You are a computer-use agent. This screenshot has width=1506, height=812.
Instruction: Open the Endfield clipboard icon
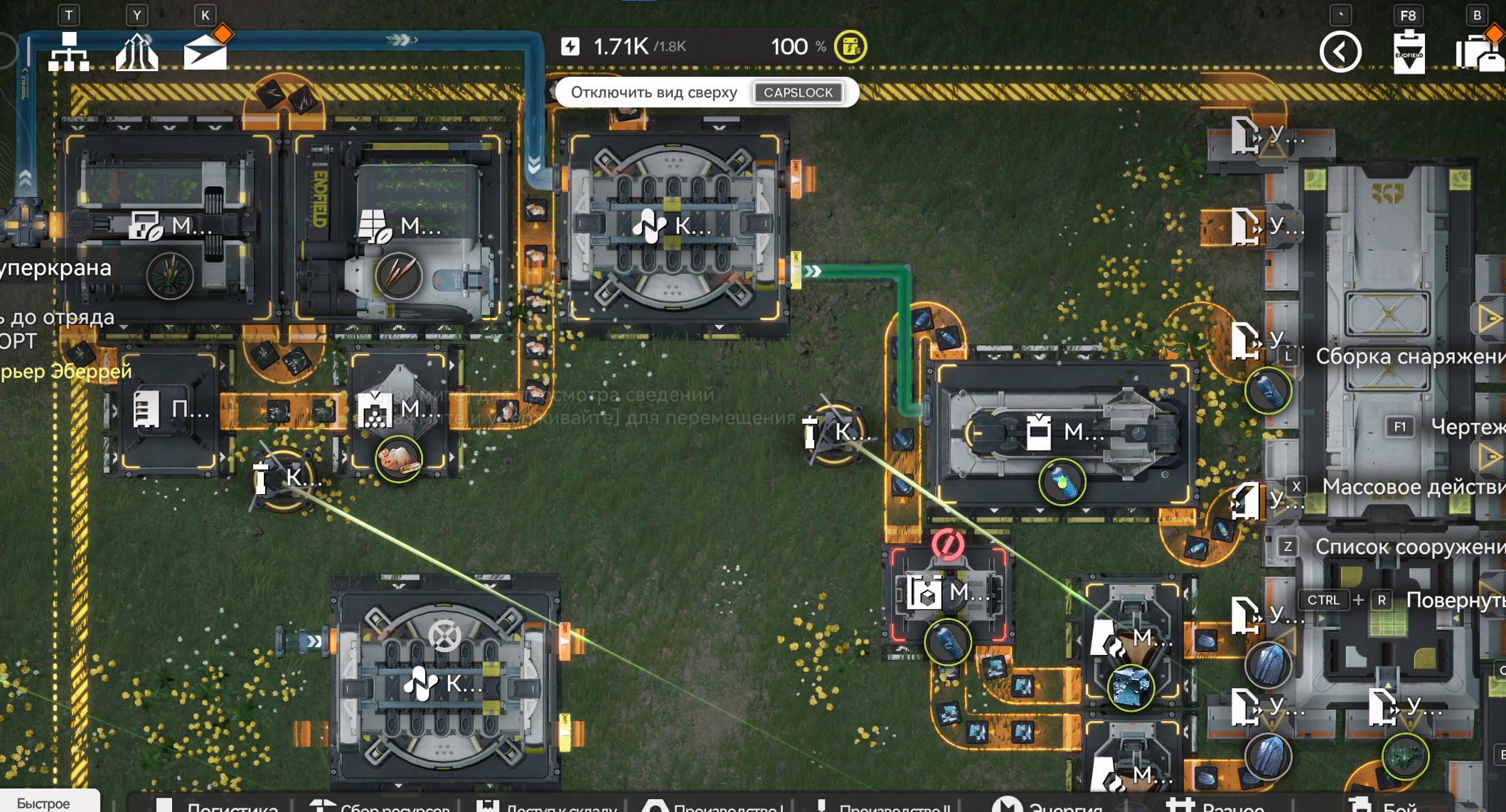pyautogui.click(x=1409, y=53)
